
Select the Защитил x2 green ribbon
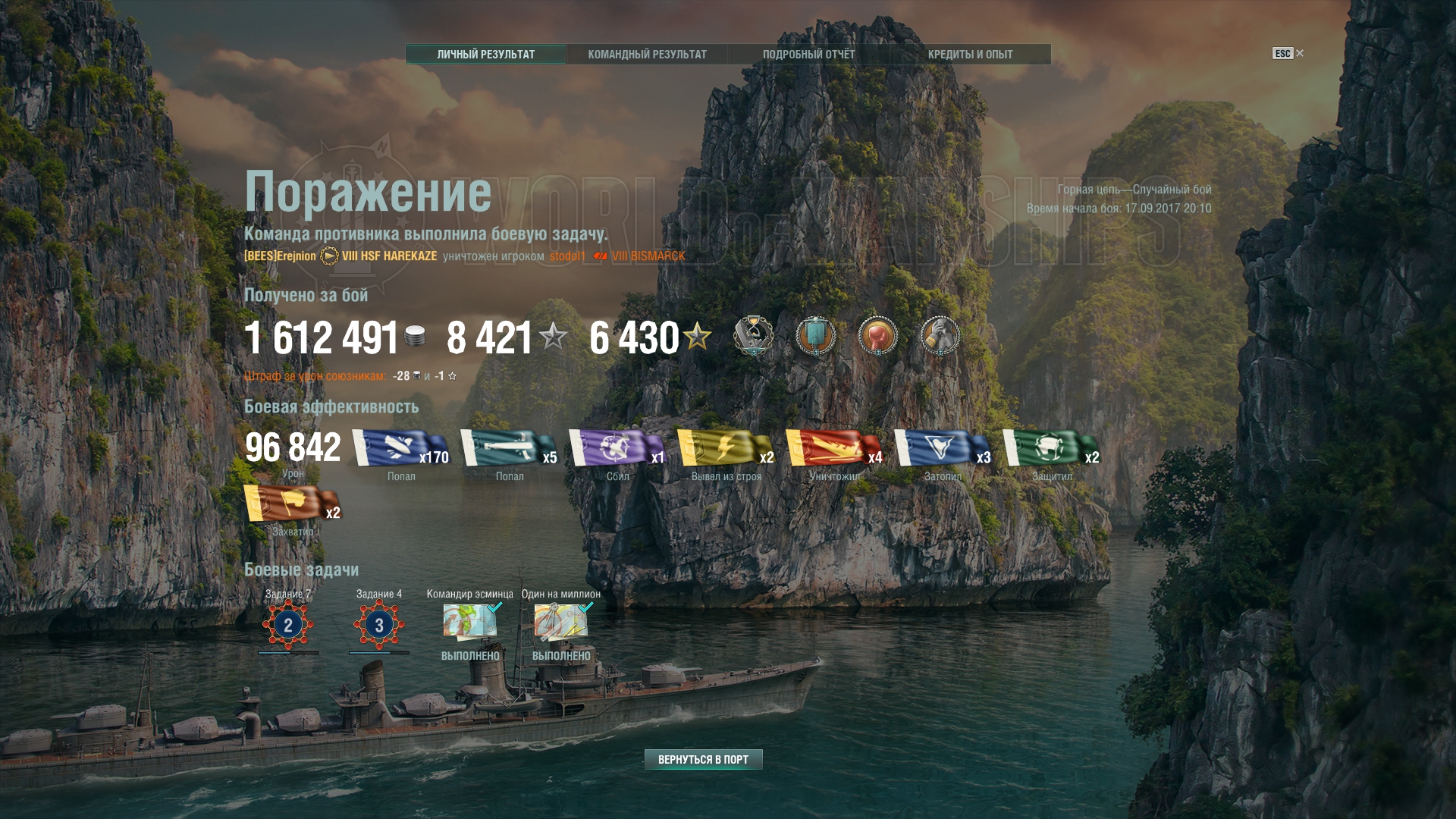pyautogui.click(x=1050, y=448)
